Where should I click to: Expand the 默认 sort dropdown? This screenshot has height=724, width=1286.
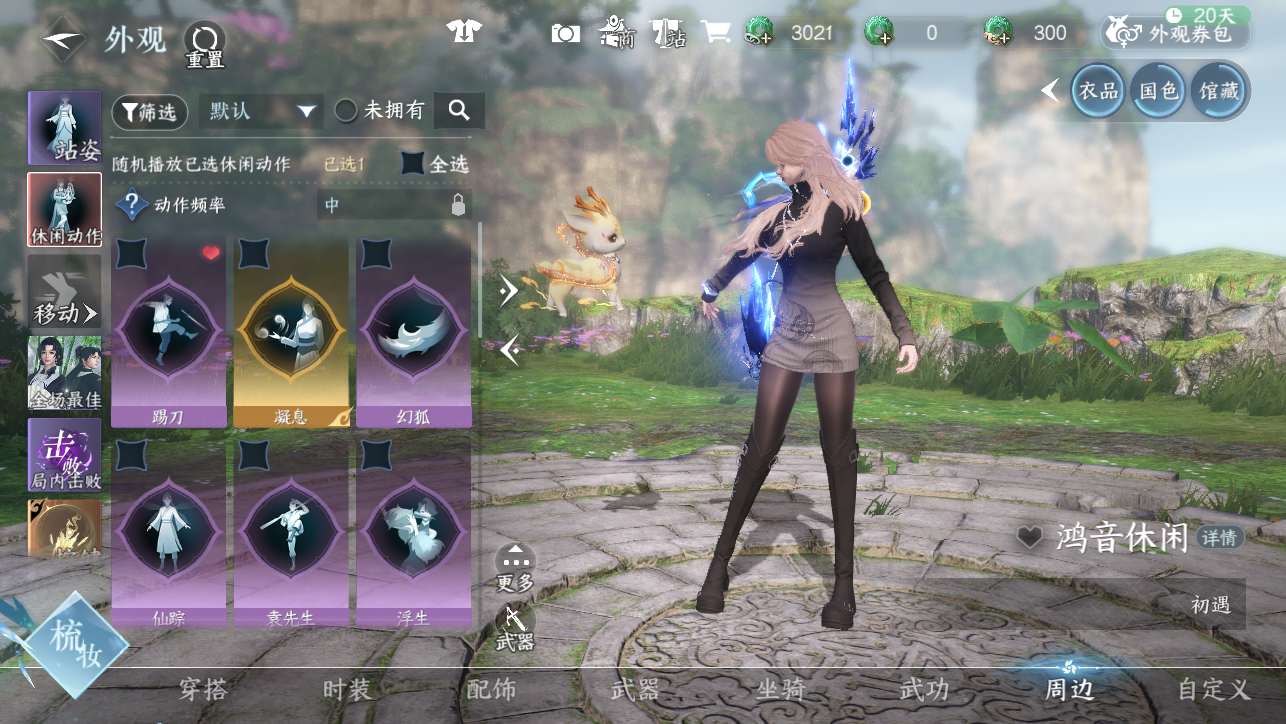tap(261, 111)
